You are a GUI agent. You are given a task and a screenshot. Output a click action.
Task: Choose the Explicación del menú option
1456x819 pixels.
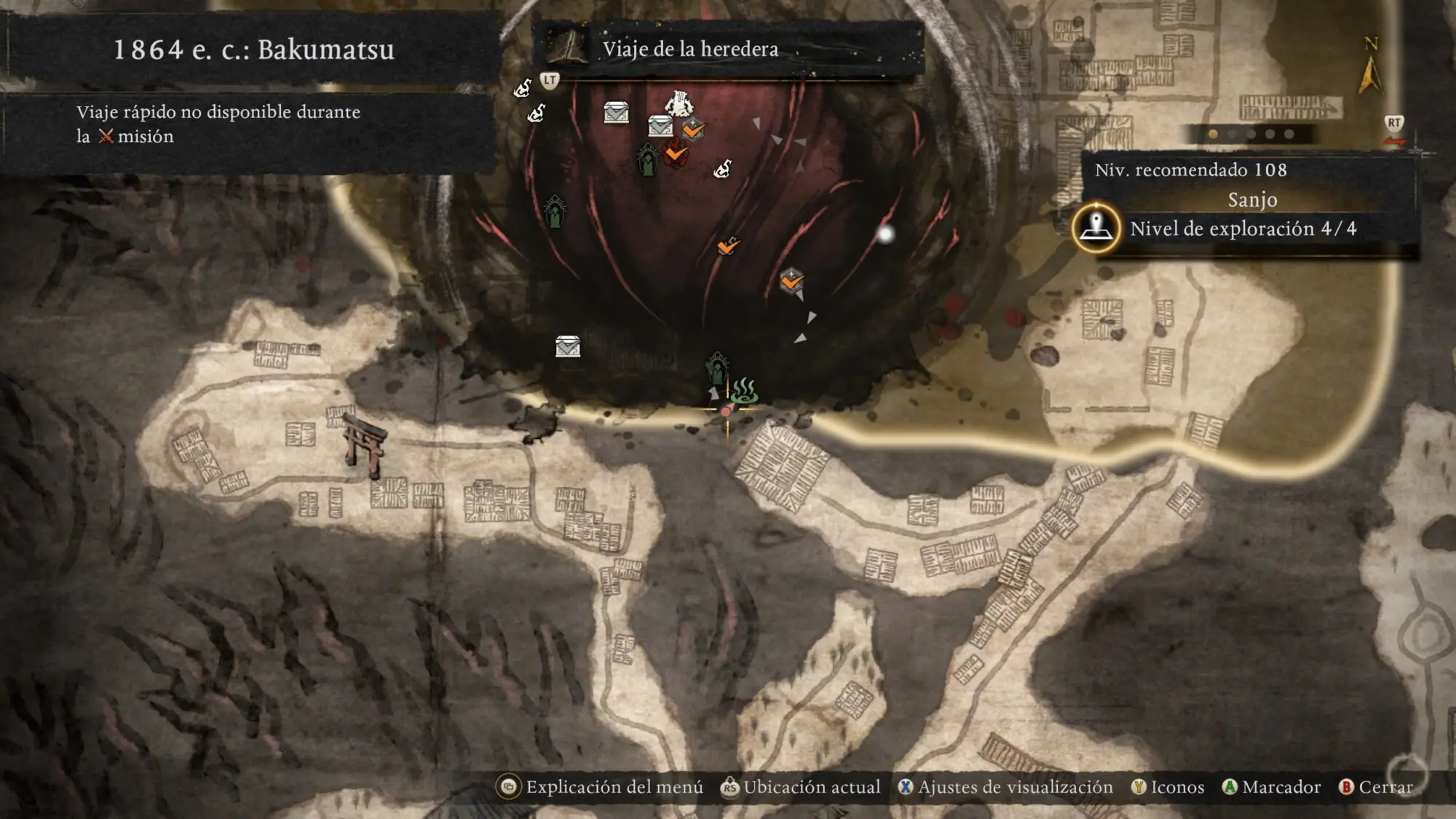pyautogui.click(x=601, y=787)
